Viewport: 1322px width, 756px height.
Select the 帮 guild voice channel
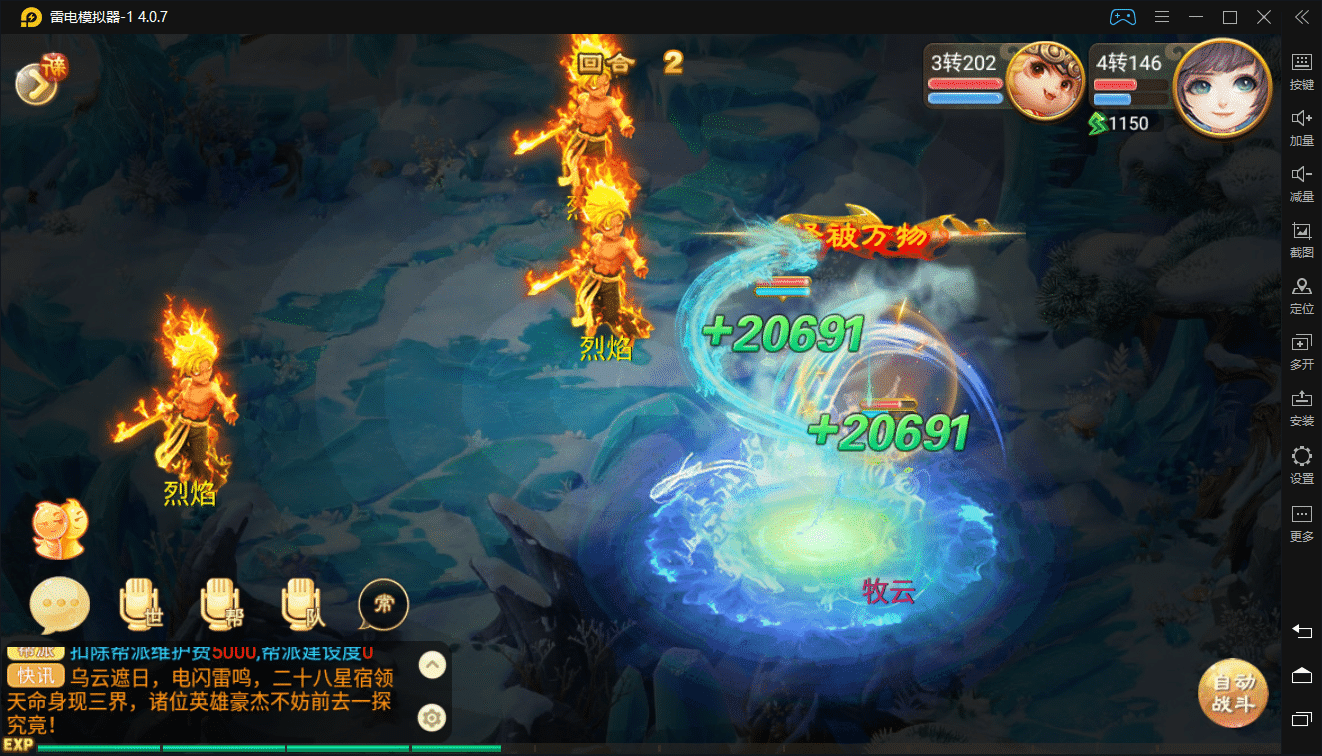(222, 605)
